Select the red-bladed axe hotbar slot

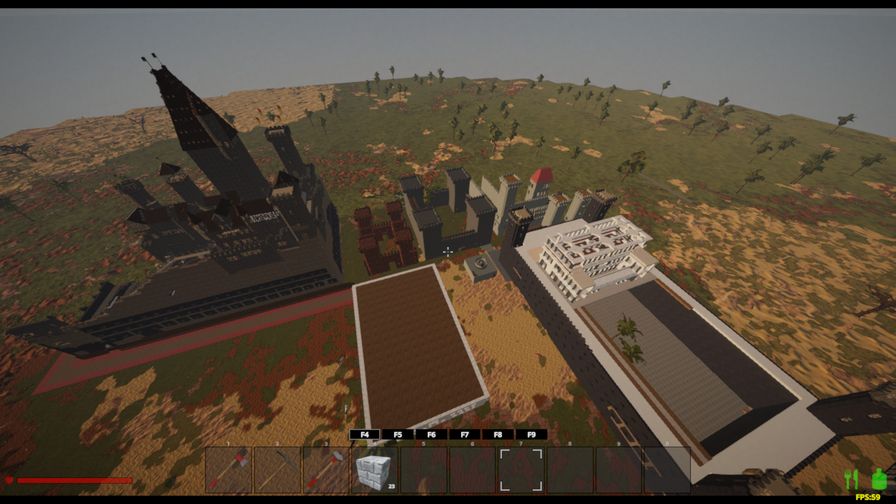click(x=228, y=469)
